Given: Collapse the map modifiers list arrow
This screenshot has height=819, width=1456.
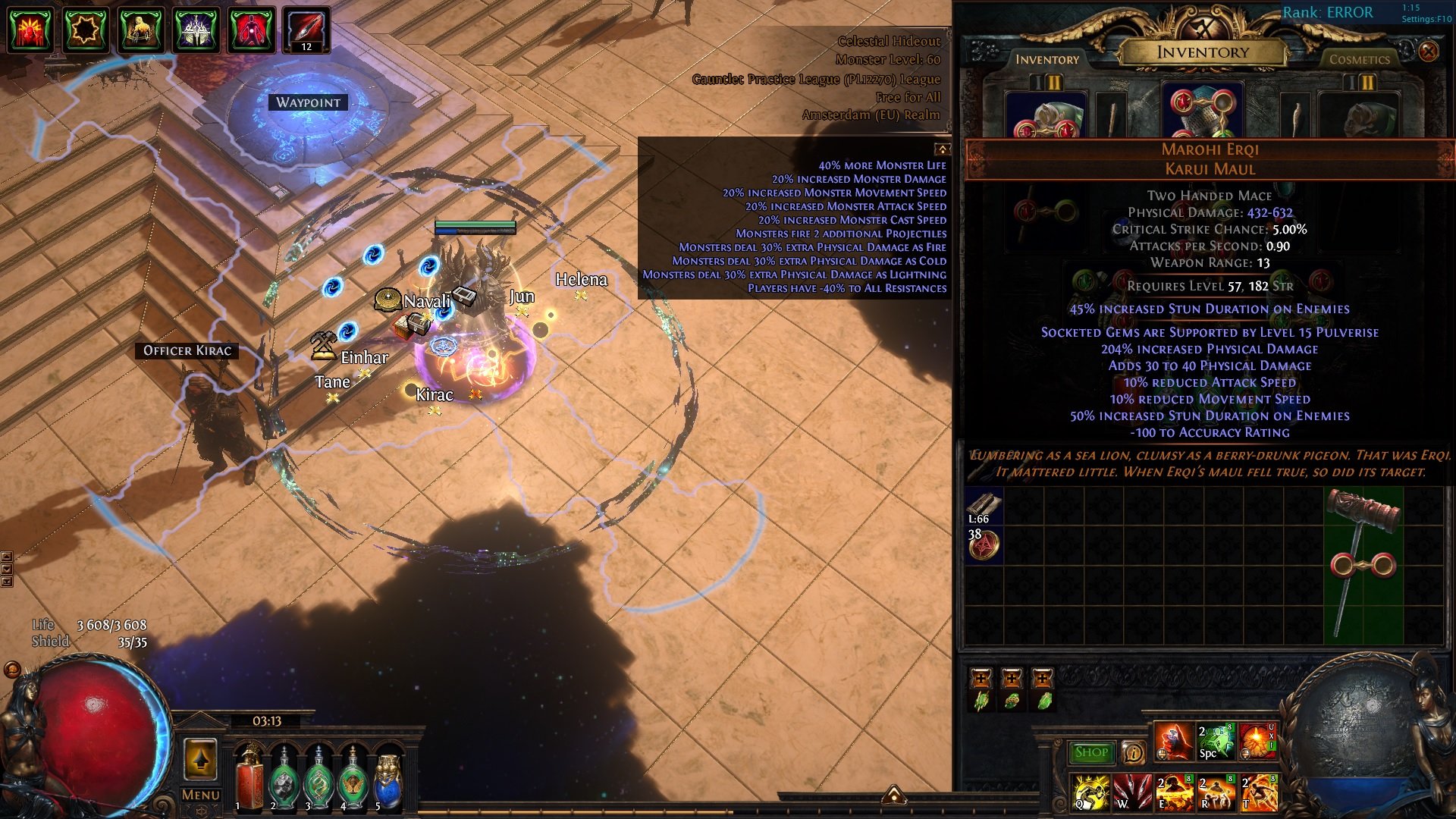Looking at the screenshot, I should point(942,149).
